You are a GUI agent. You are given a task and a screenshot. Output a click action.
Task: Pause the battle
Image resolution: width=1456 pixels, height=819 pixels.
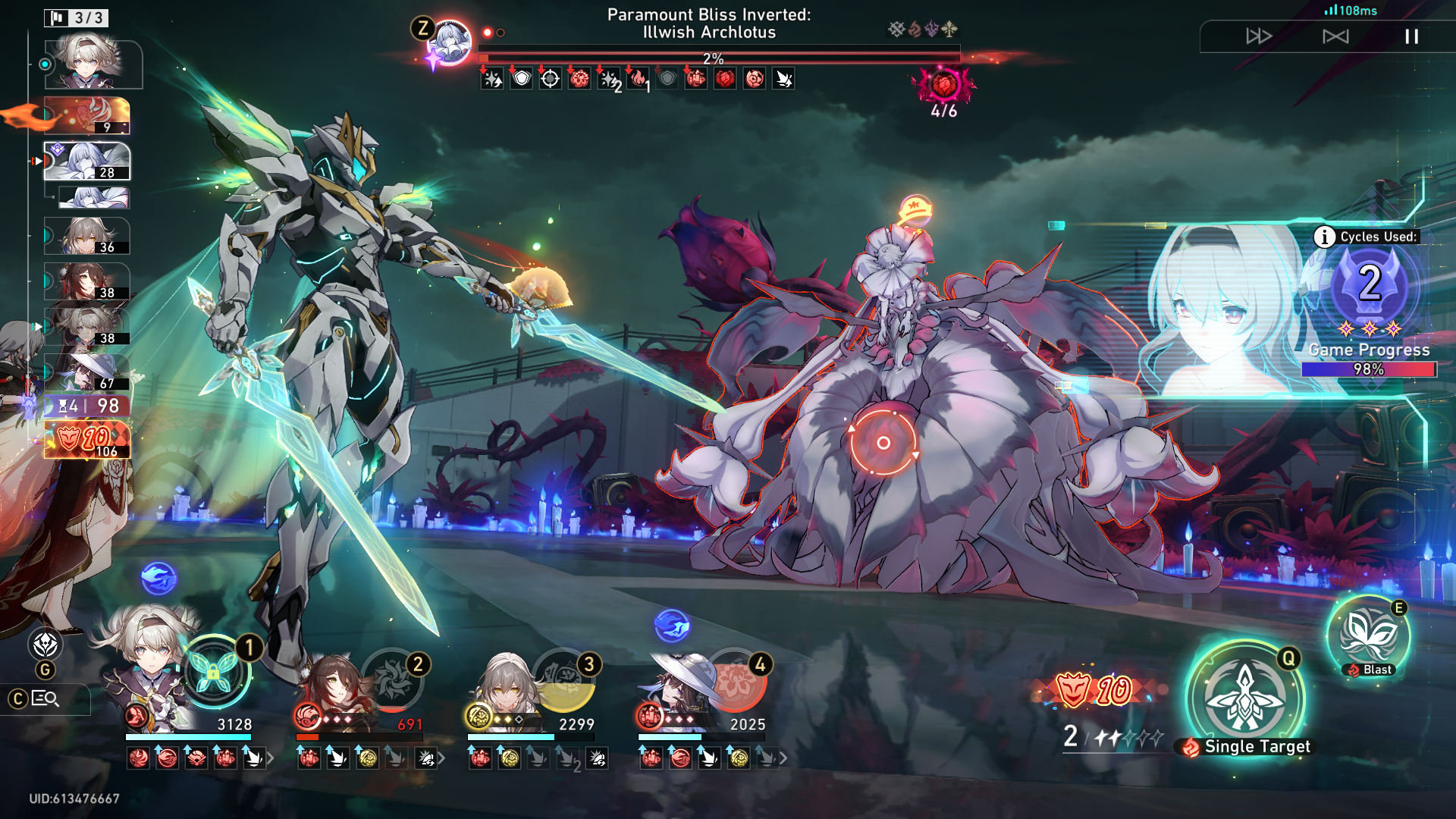[x=1411, y=36]
